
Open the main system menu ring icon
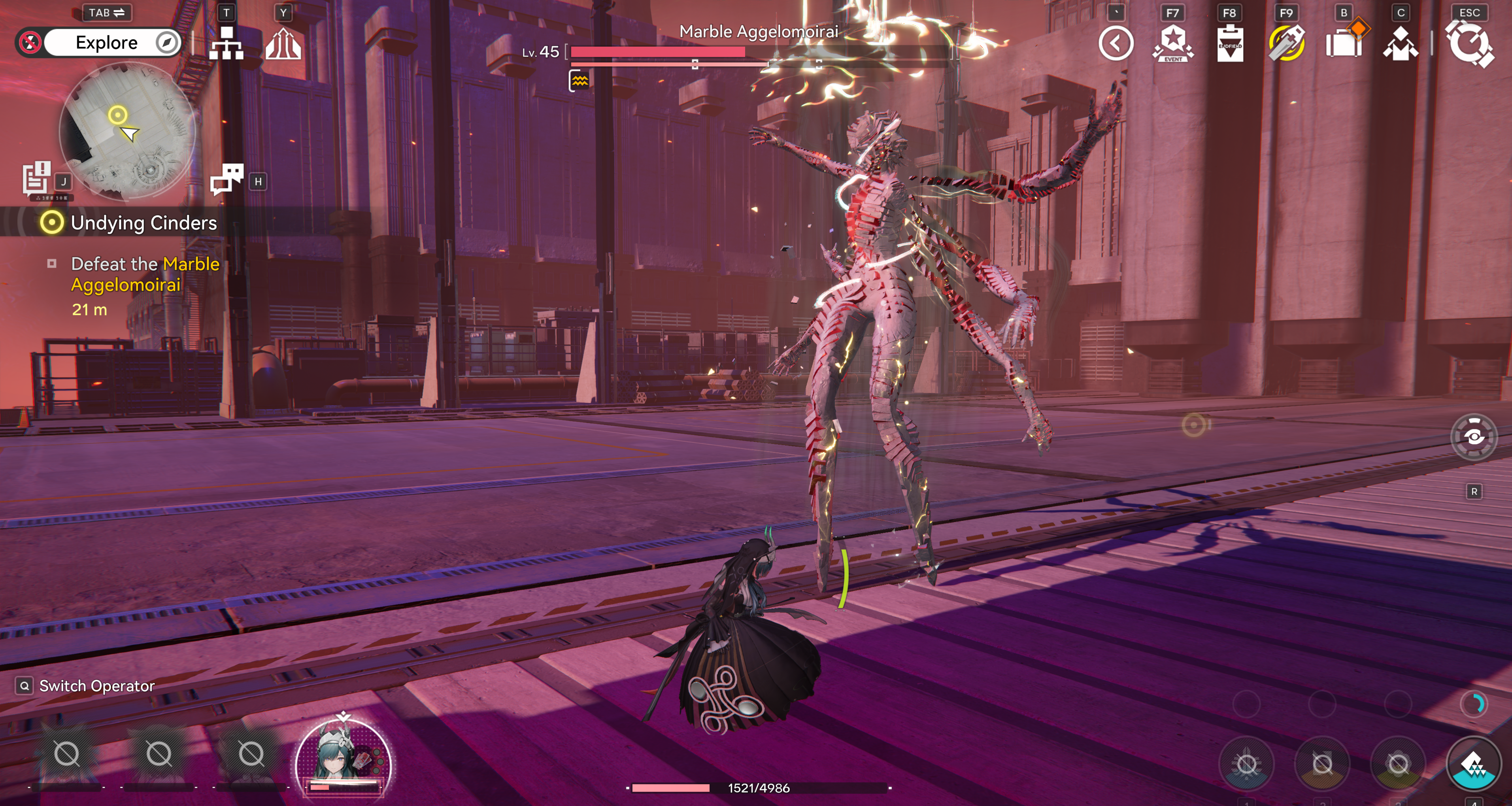click(1469, 43)
